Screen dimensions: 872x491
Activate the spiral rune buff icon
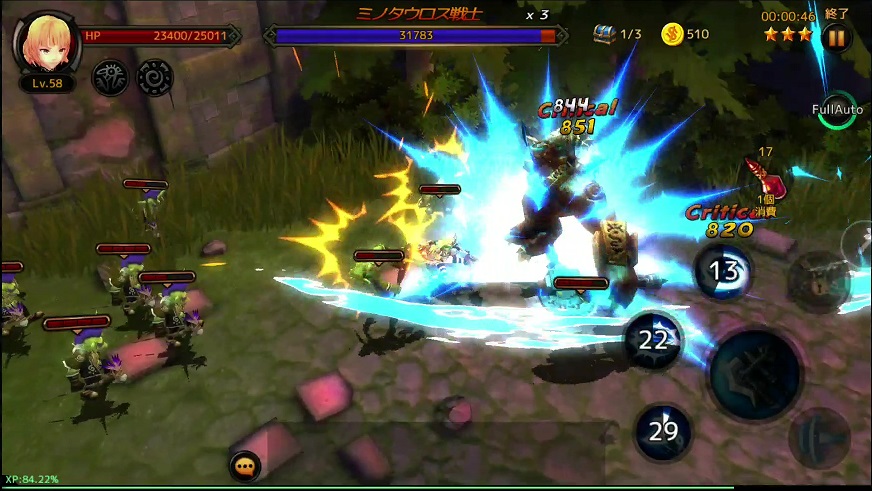(154, 76)
